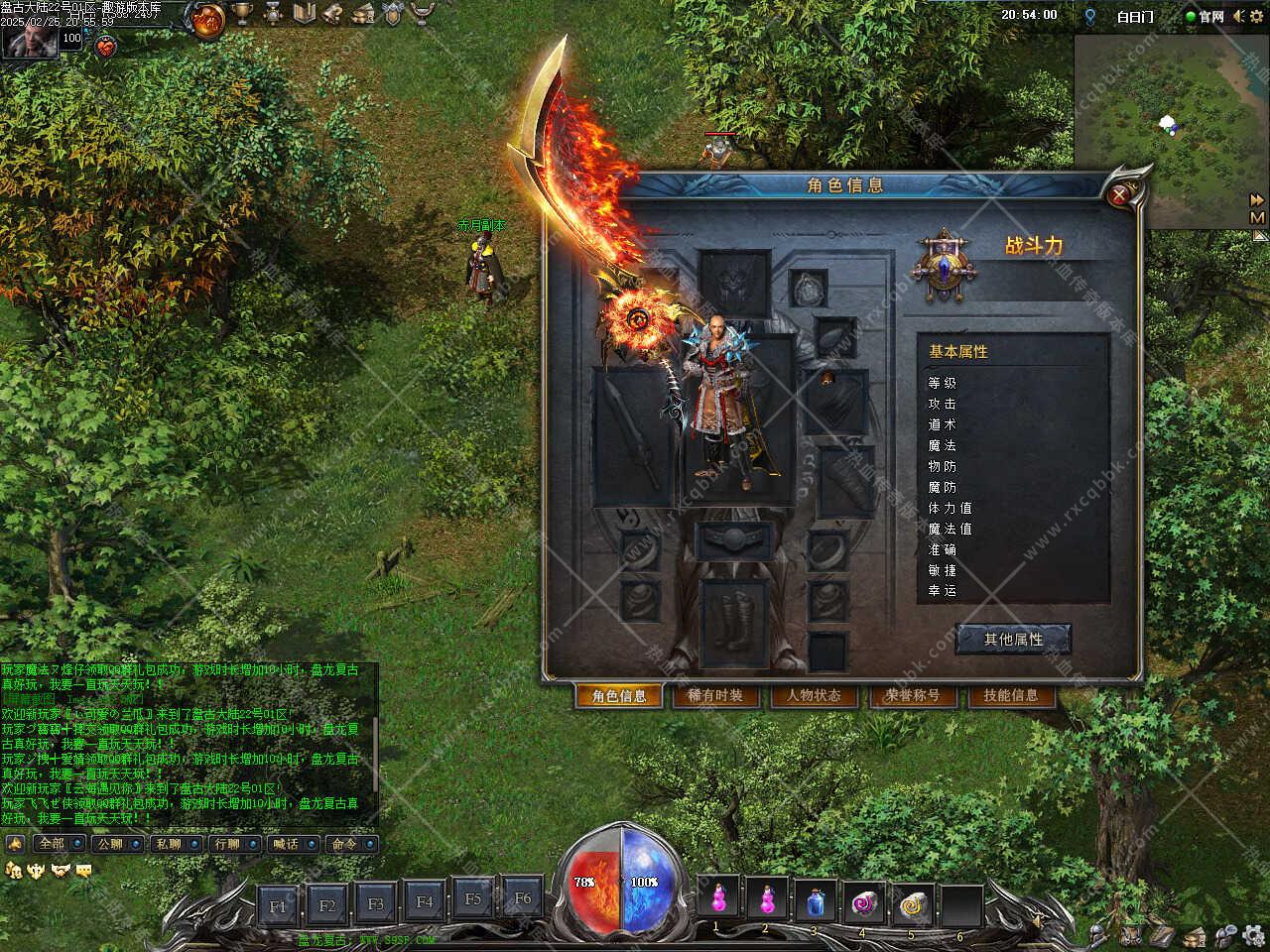Open the 荣誉称号 tab

pos(912,696)
